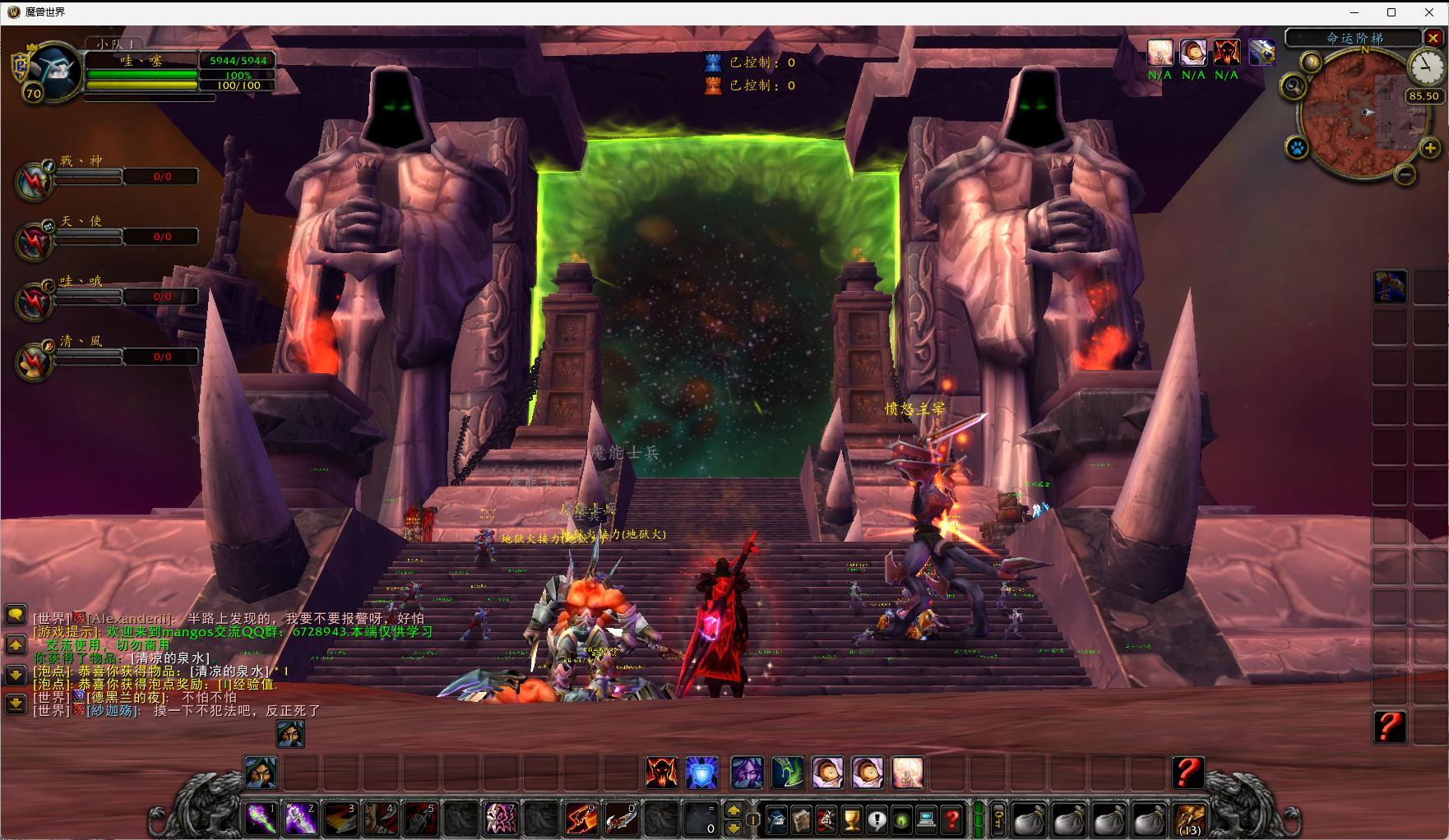The image size is (1449, 840).
Task: Click the clock button beside the minimap
Action: click(1423, 67)
